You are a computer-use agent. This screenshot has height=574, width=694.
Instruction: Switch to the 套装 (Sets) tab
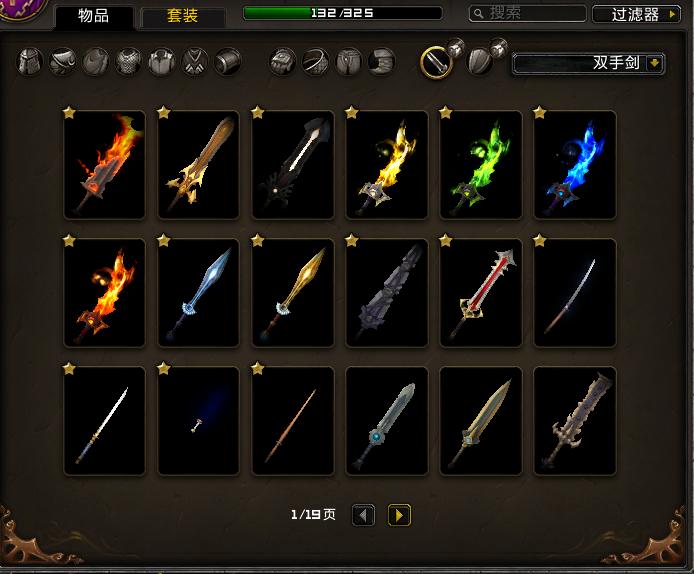182,16
